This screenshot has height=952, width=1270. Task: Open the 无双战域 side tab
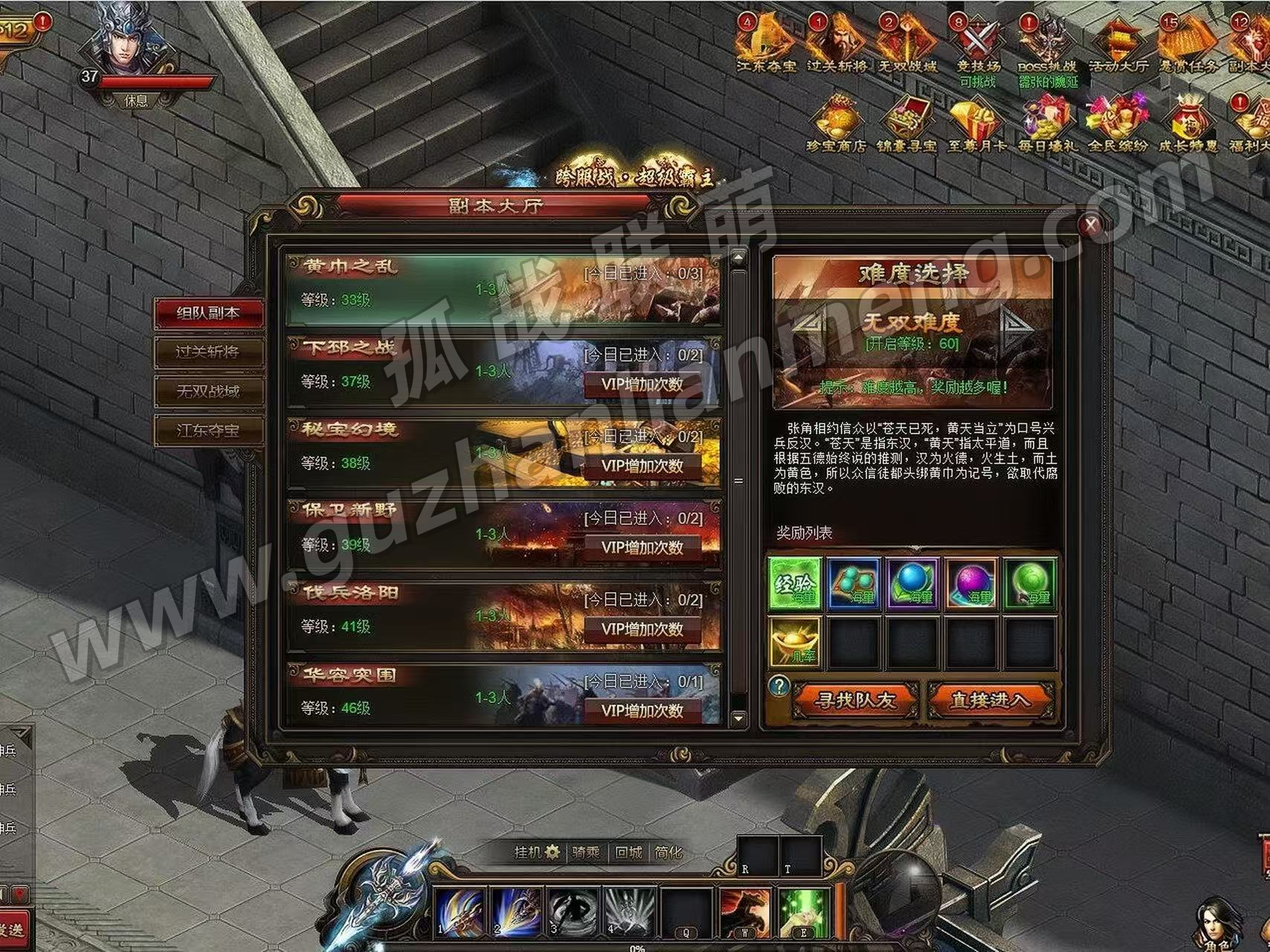(x=208, y=391)
